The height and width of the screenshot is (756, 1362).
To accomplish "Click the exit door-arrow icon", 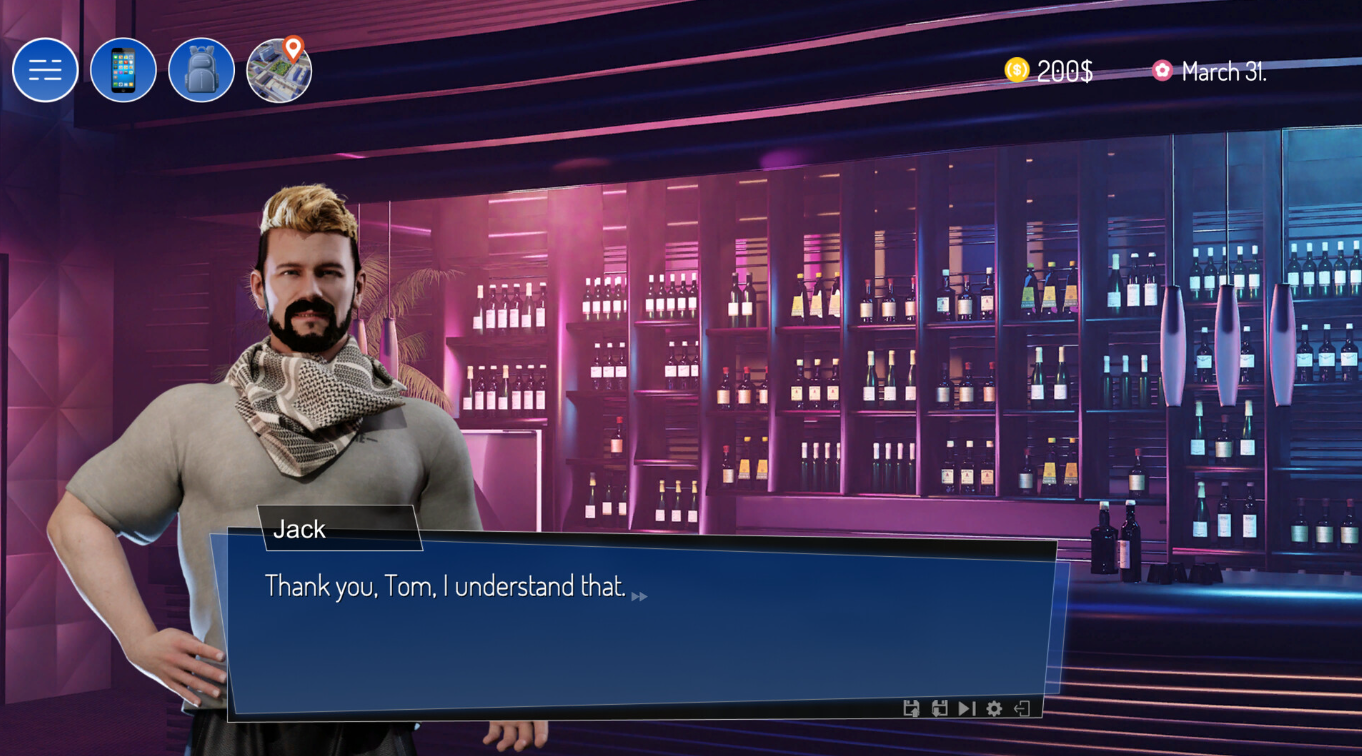I will click(1022, 708).
